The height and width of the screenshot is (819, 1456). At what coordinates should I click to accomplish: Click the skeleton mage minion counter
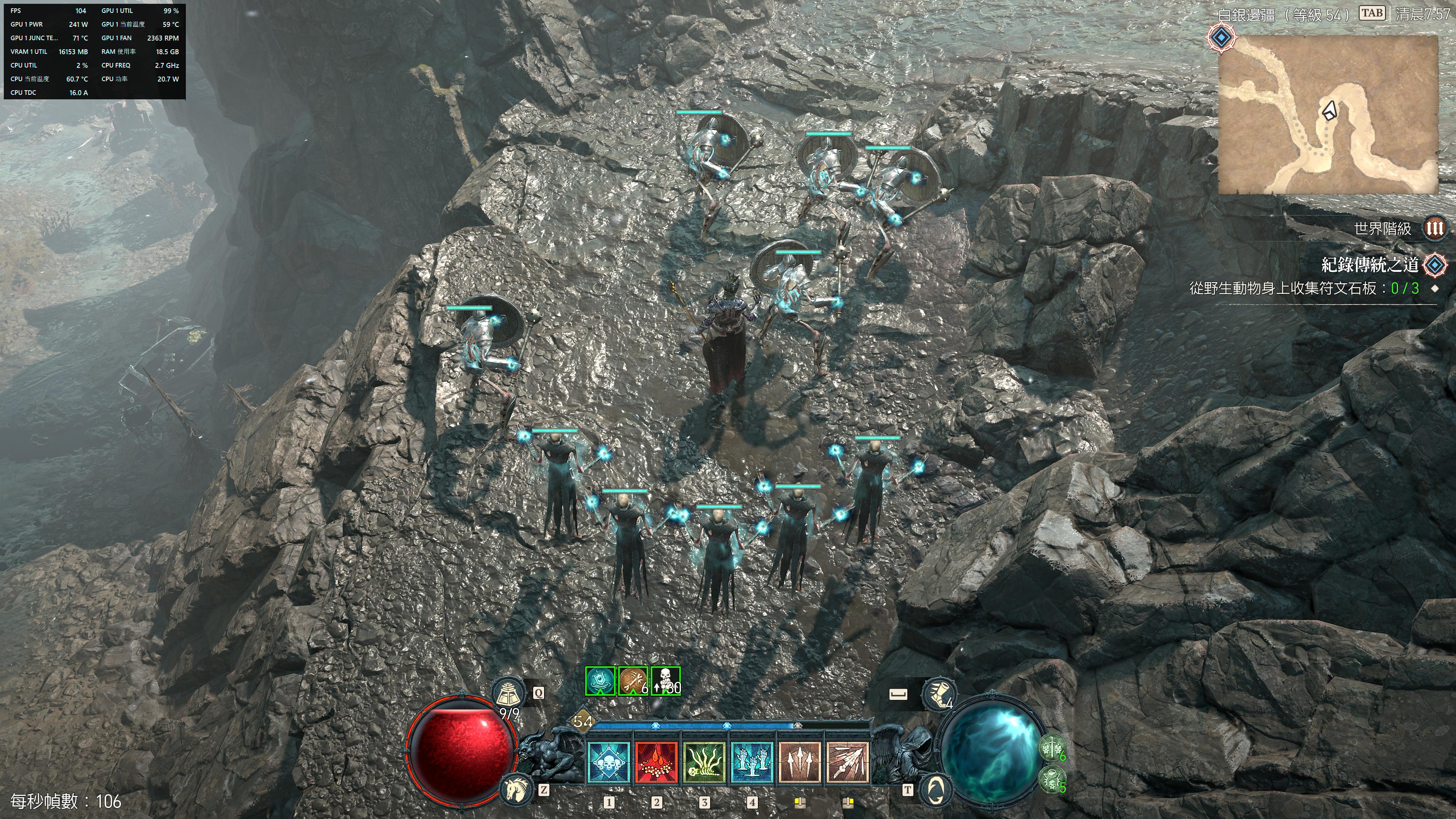[x=1052, y=781]
